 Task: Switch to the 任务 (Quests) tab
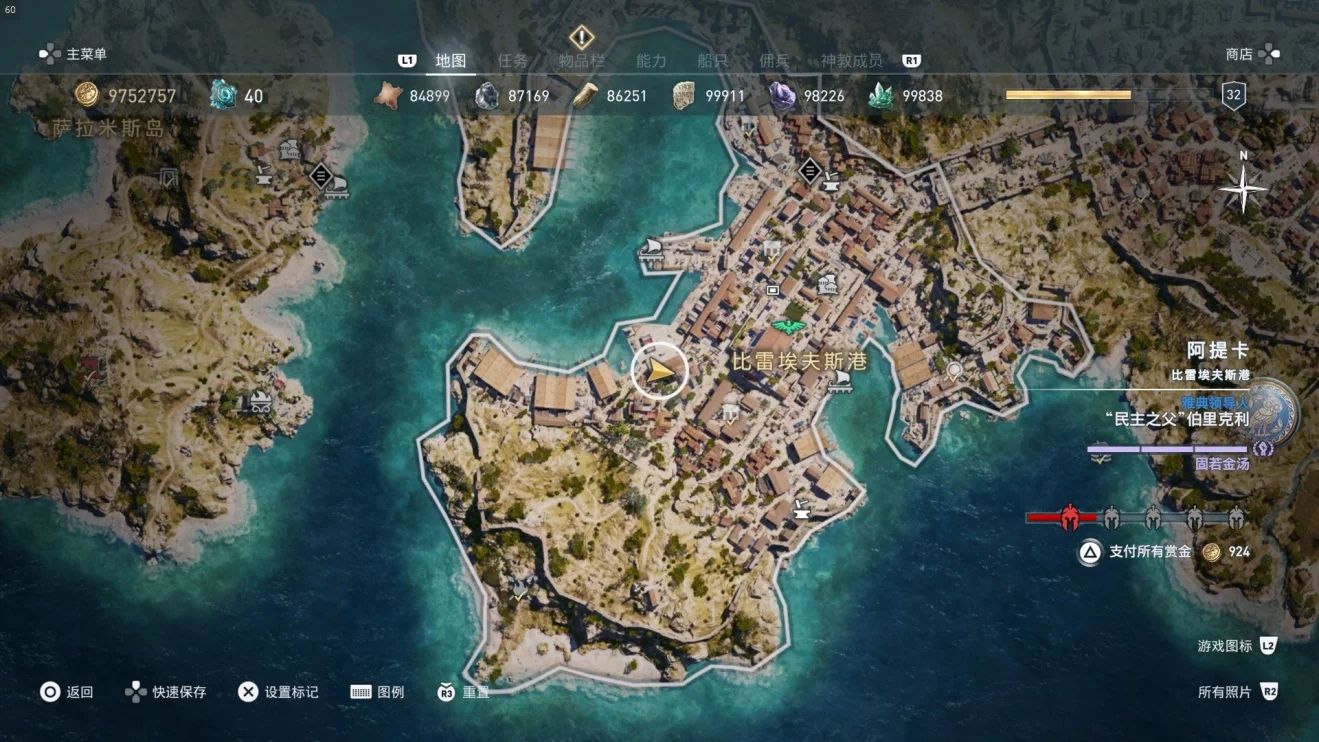513,60
